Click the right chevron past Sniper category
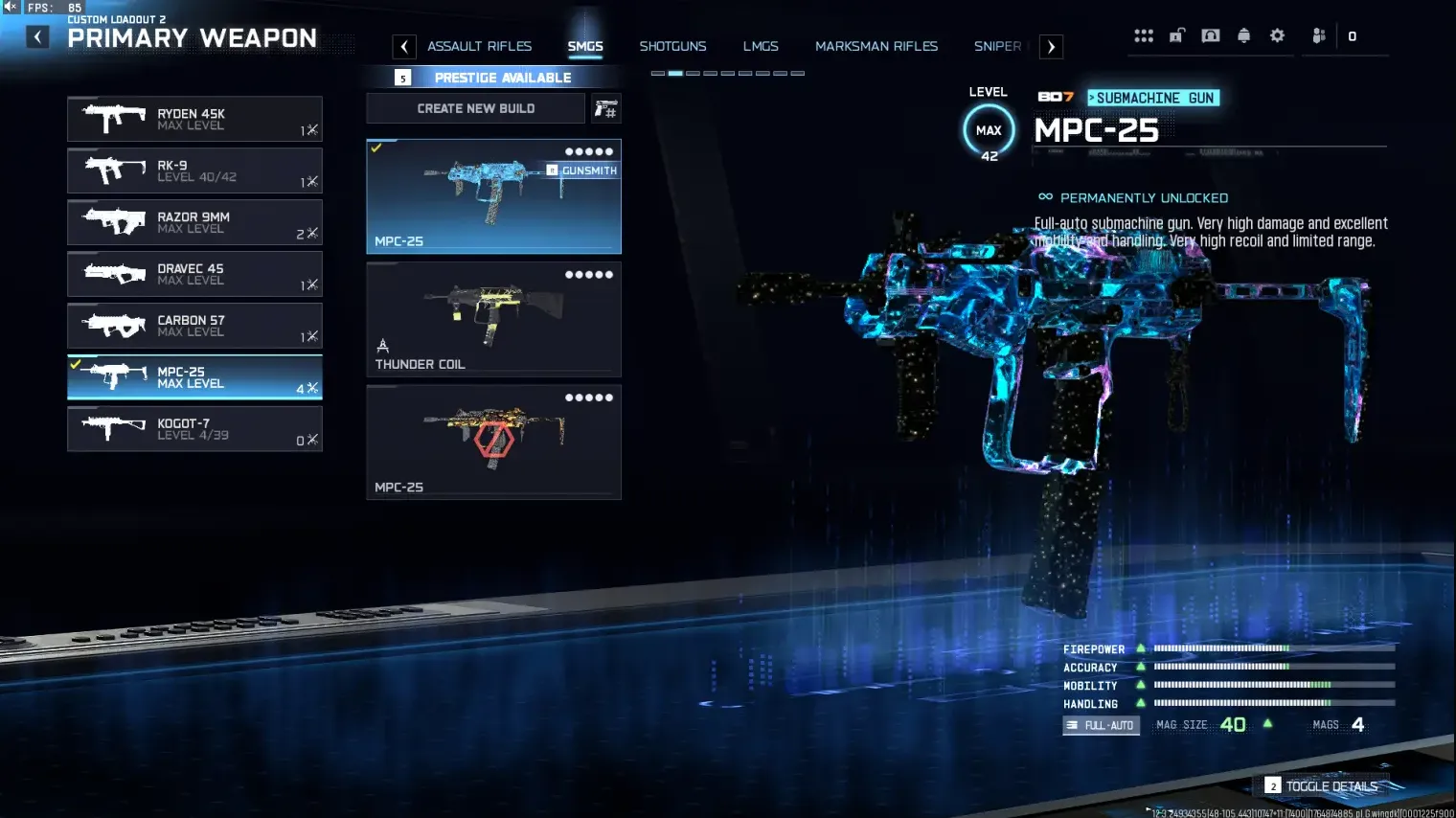 [x=1051, y=46]
